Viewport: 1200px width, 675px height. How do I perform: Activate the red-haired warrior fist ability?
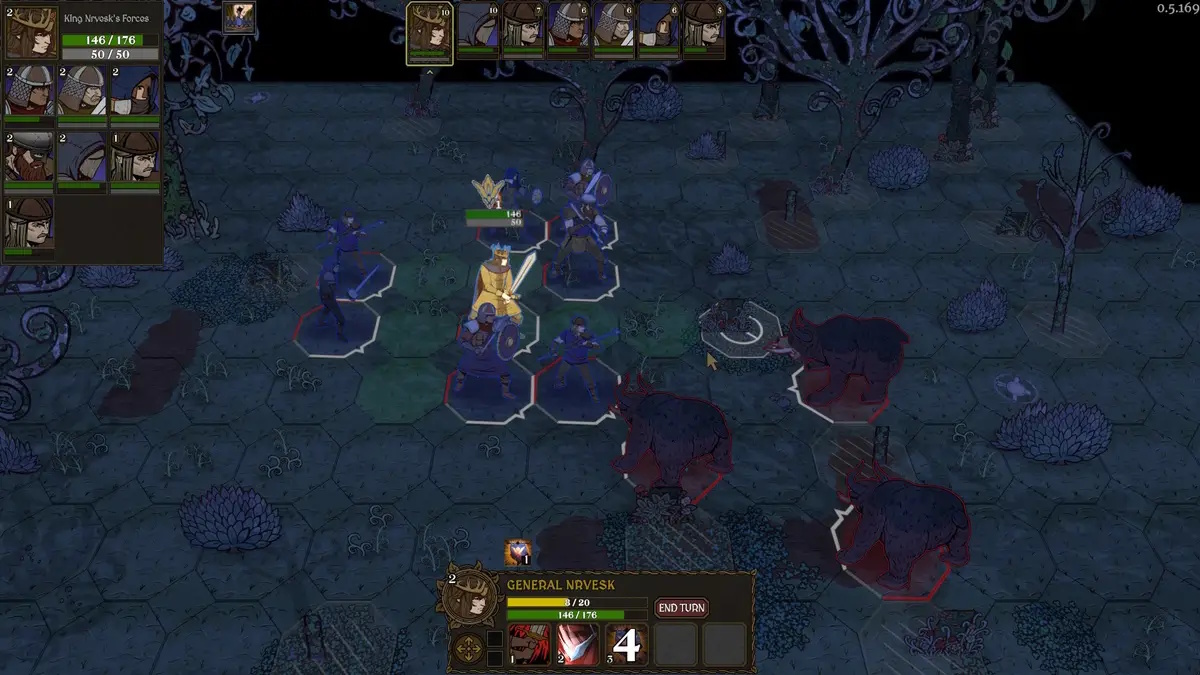tap(530, 645)
